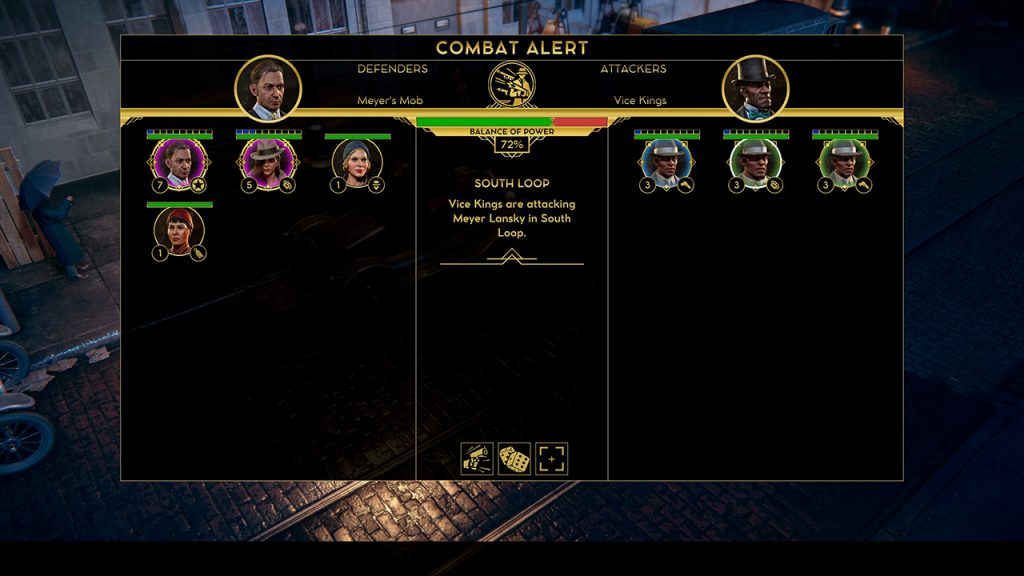
Task: Click the crosshair frame button
Action: point(551,459)
